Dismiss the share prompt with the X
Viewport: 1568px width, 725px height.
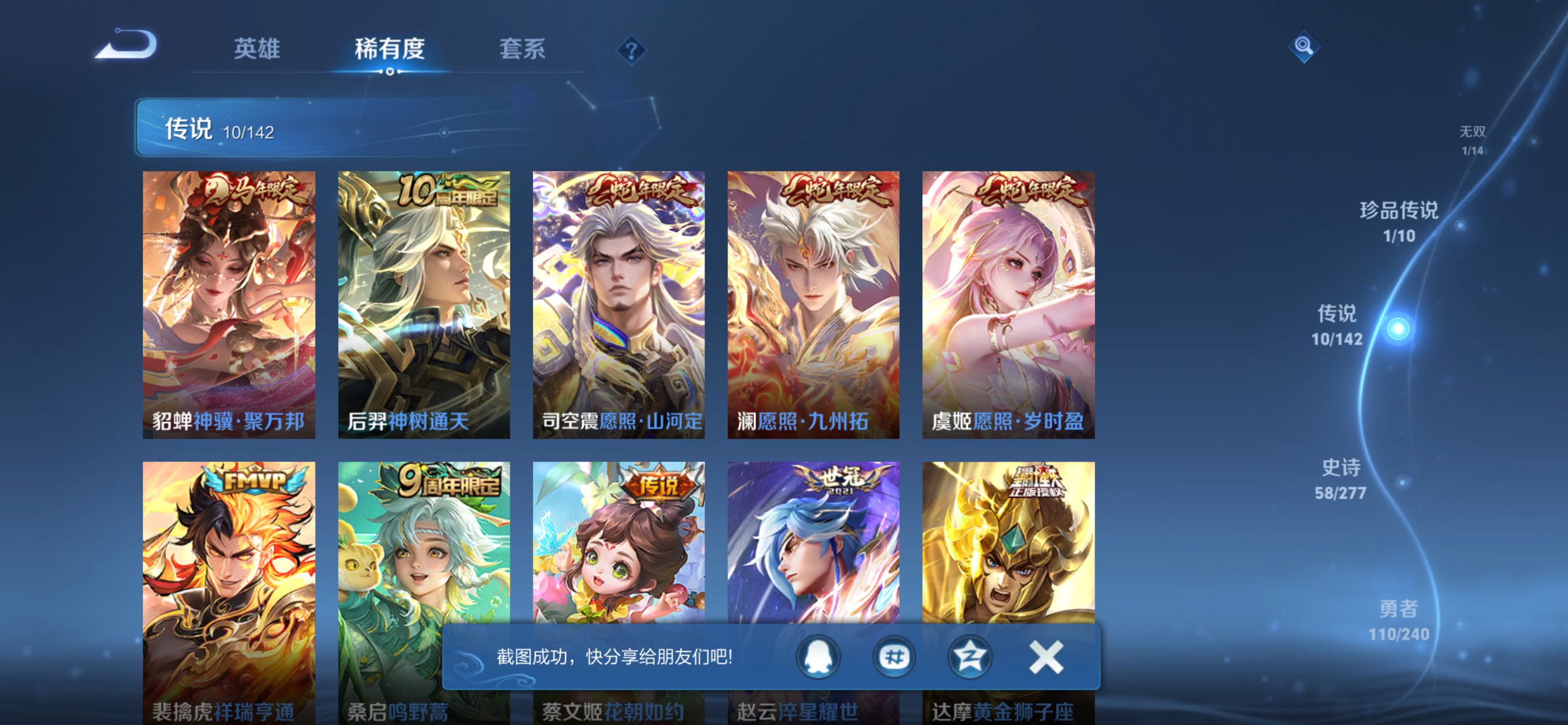click(1045, 657)
